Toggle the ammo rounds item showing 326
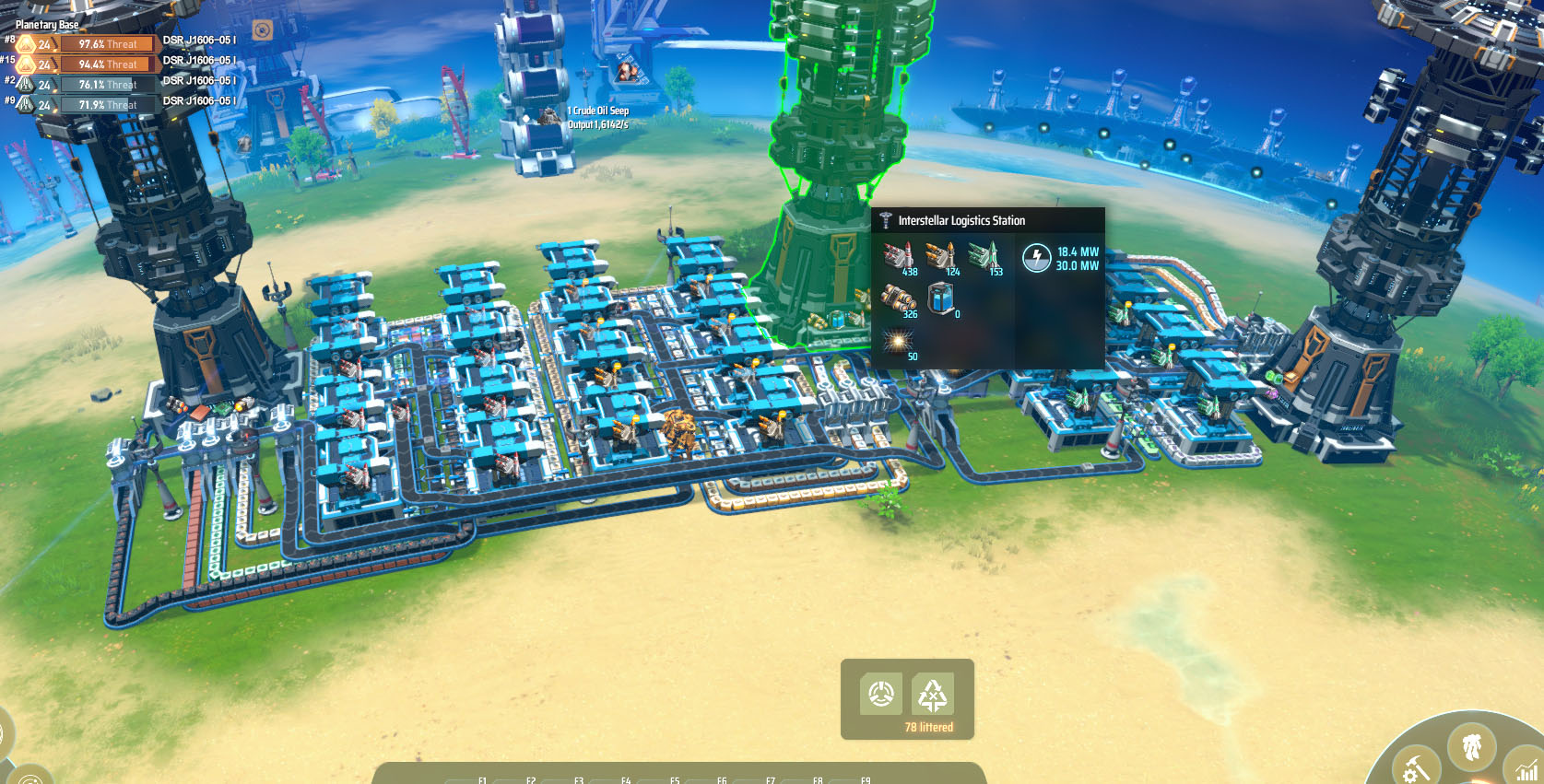Screen dimensions: 1544x784 tap(899, 298)
